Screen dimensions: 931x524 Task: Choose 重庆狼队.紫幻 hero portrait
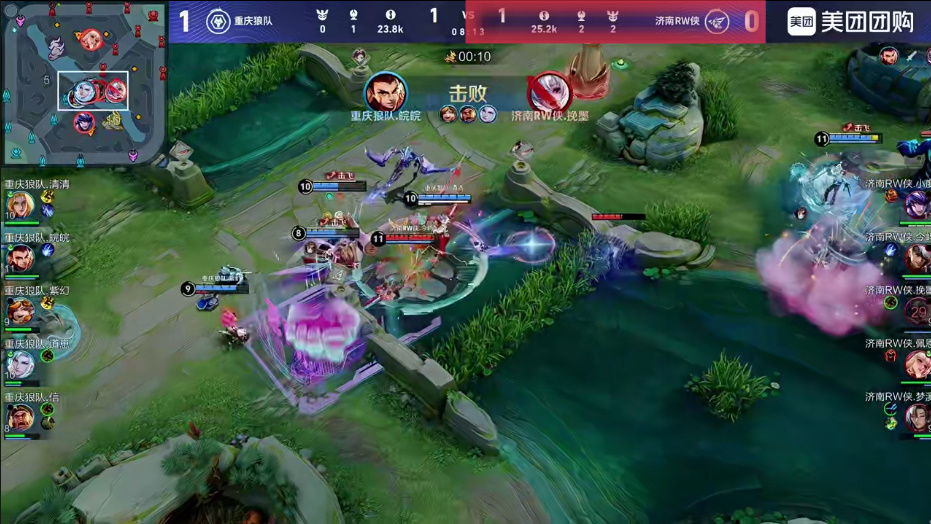pos(20,312)
